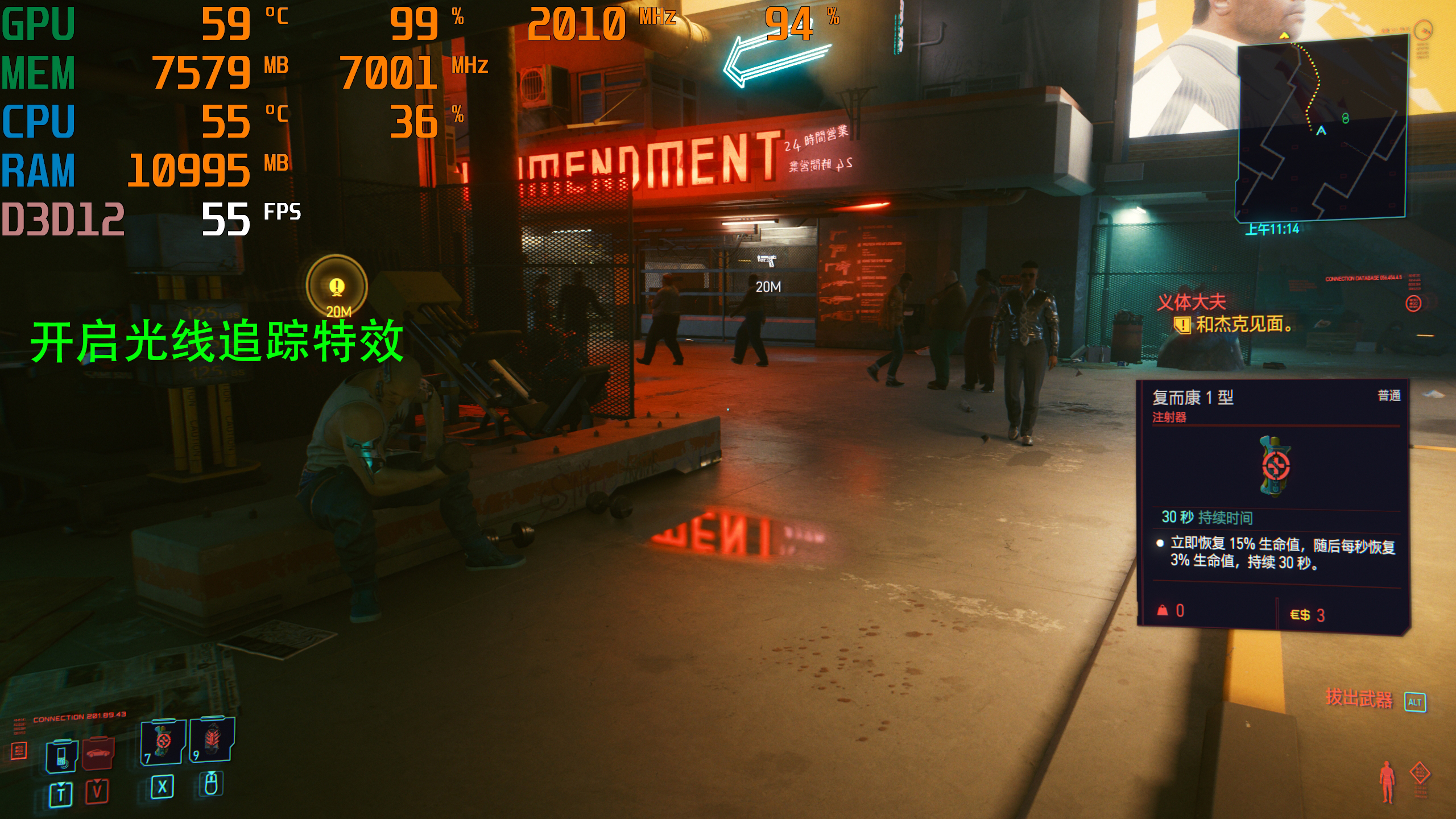Click the pistol shop waypoint icon
The height and width of the screenshot is (819, 1456).
click(767, 261)
